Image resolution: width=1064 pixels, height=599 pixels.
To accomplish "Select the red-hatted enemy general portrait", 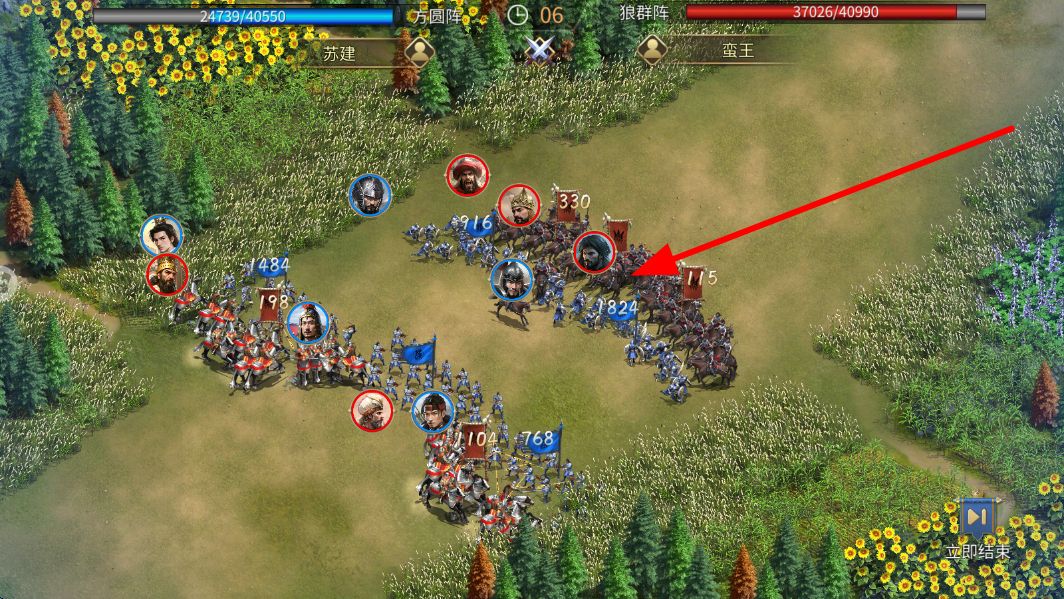I will [467, 176].
